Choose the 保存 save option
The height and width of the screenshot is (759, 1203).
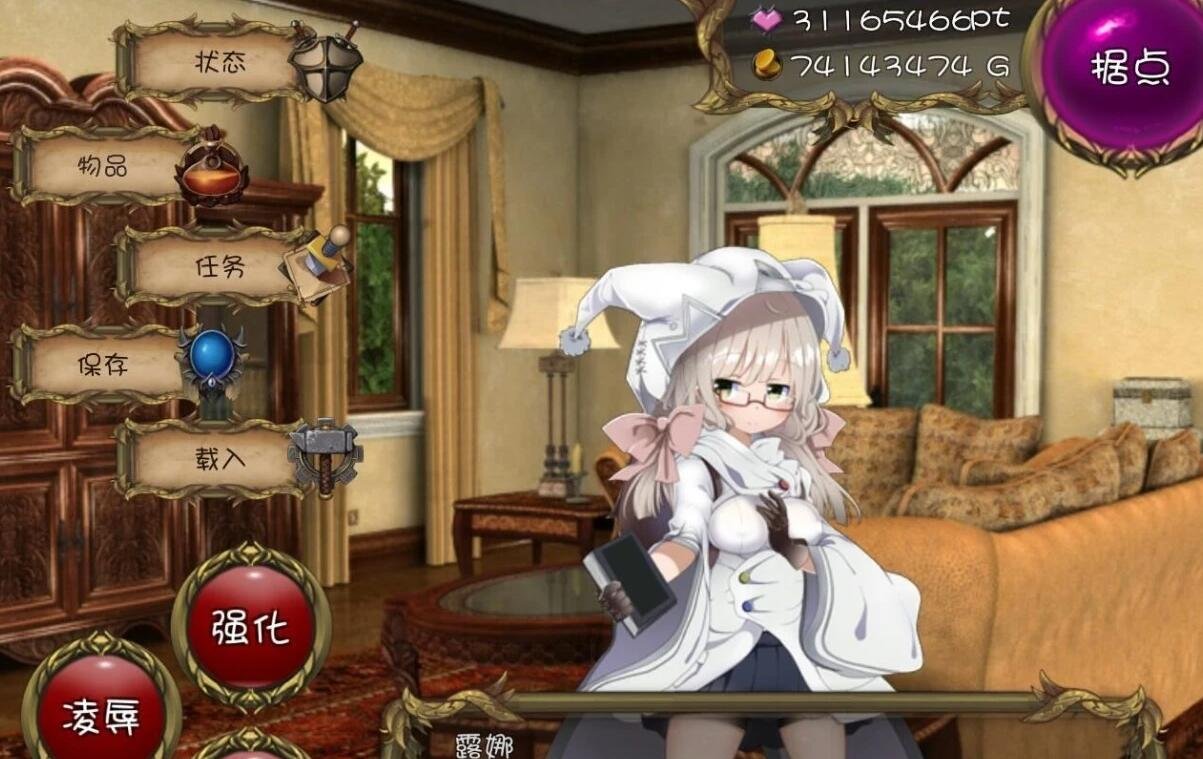105,364
